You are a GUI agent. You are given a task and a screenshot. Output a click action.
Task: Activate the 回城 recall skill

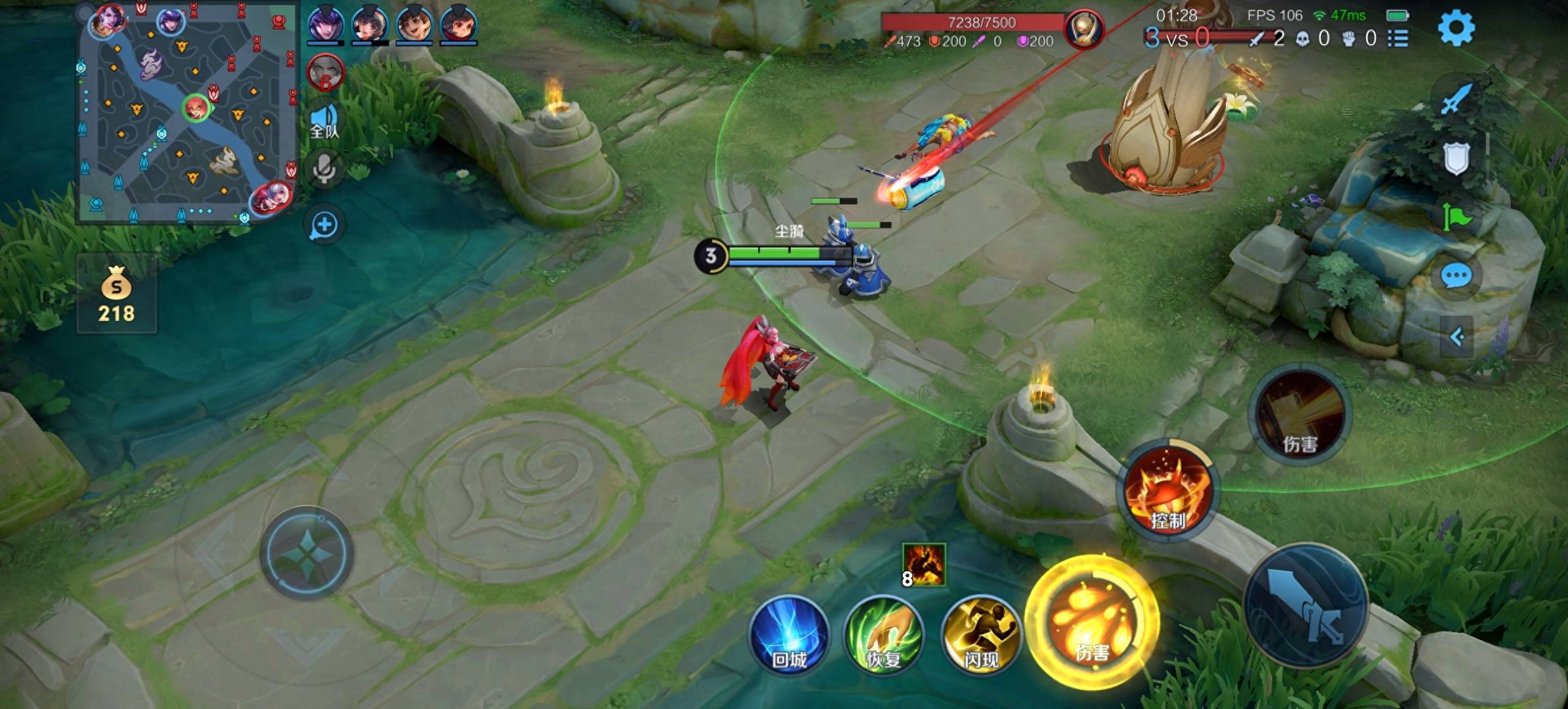point(789,635)
